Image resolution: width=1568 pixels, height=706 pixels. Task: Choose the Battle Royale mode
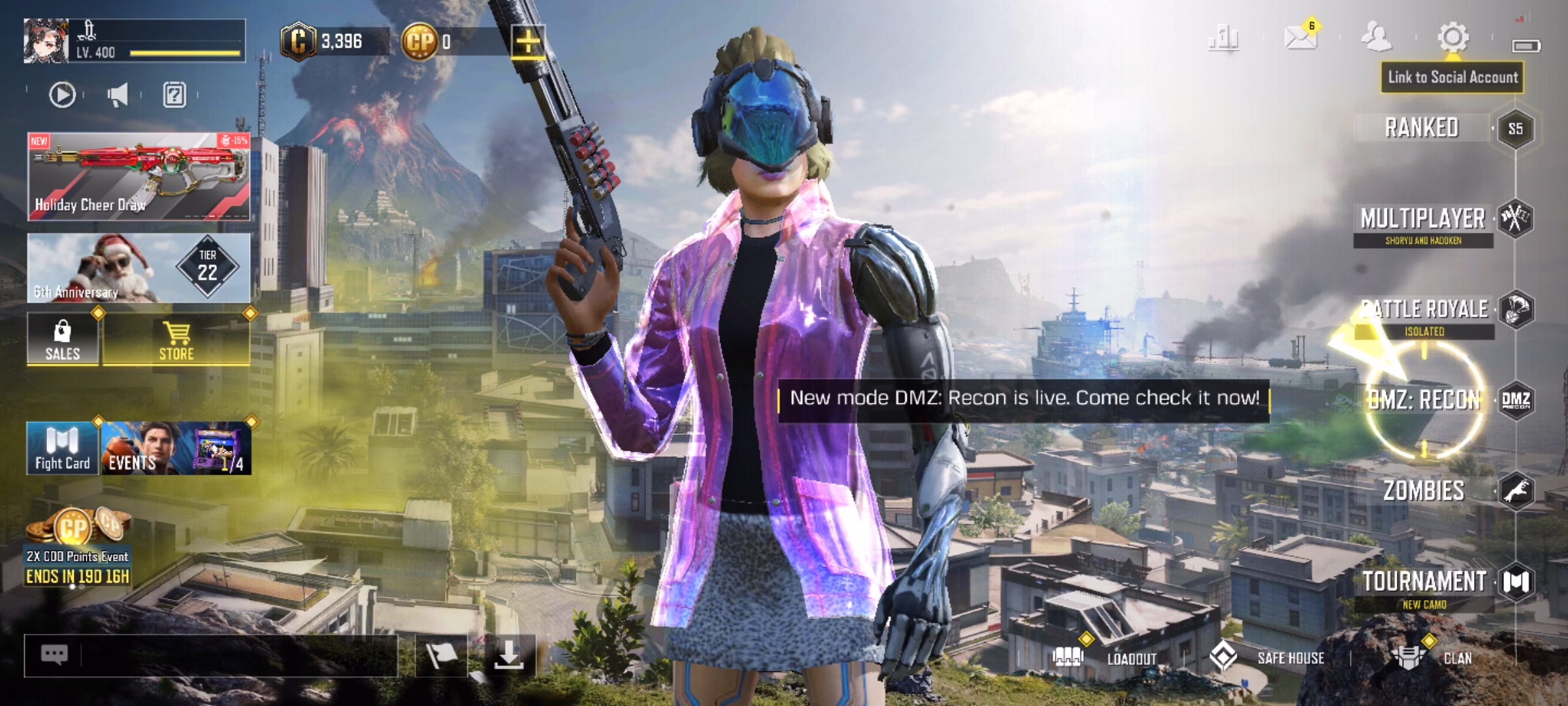point(1424,310)
